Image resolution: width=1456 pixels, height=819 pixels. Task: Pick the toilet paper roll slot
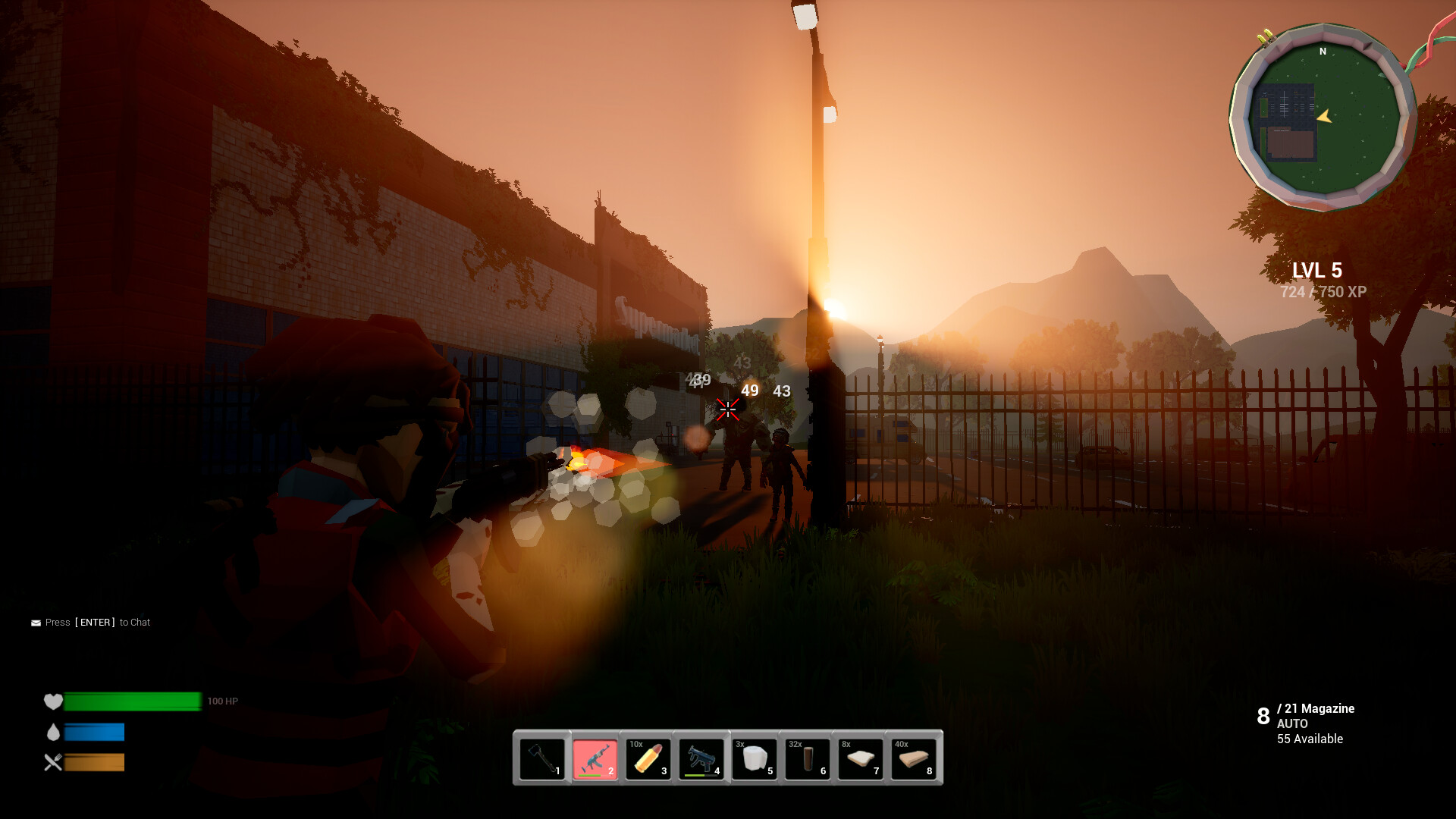point(755,758)
